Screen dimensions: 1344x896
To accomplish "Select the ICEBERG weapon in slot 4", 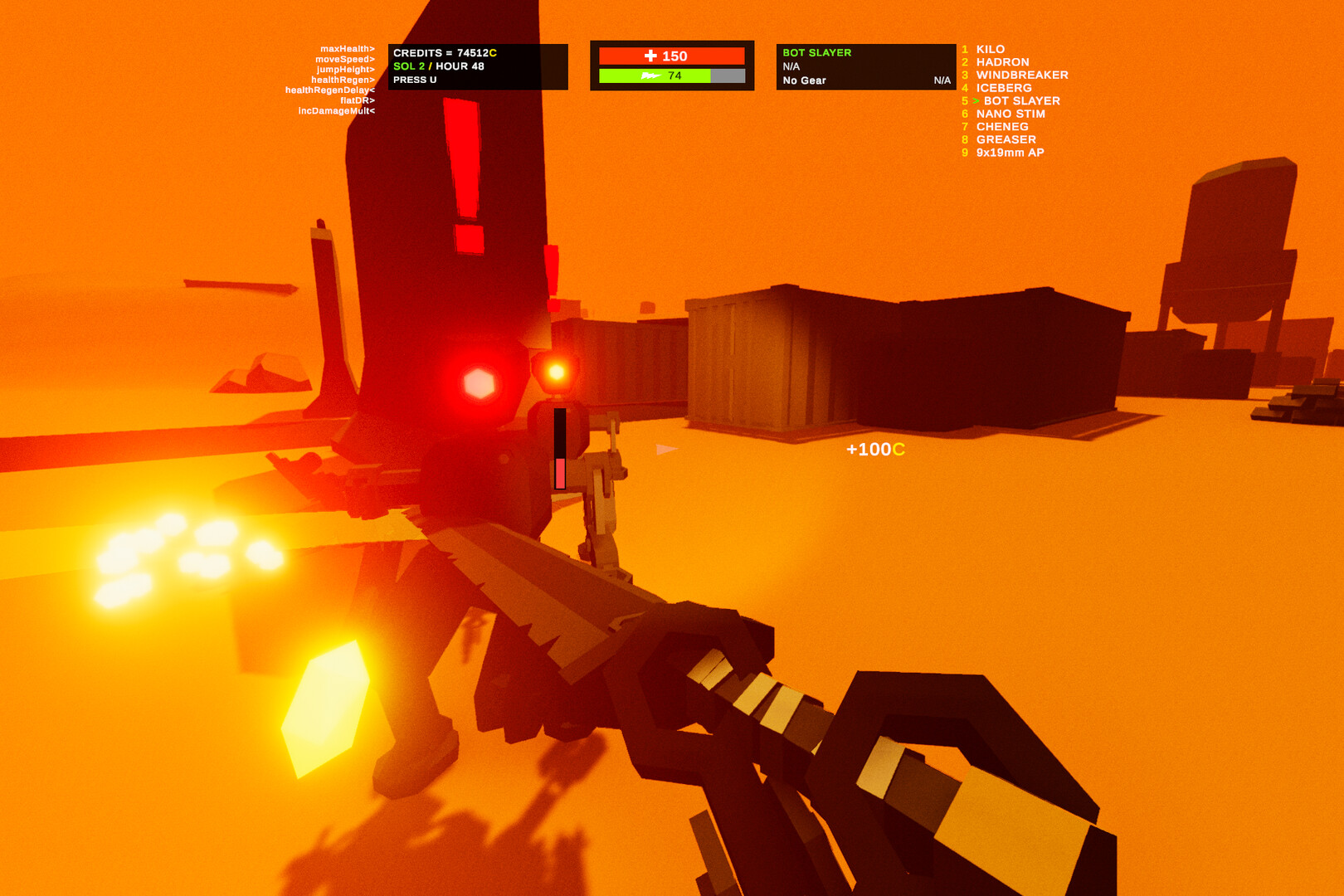I will (1003, 87).
